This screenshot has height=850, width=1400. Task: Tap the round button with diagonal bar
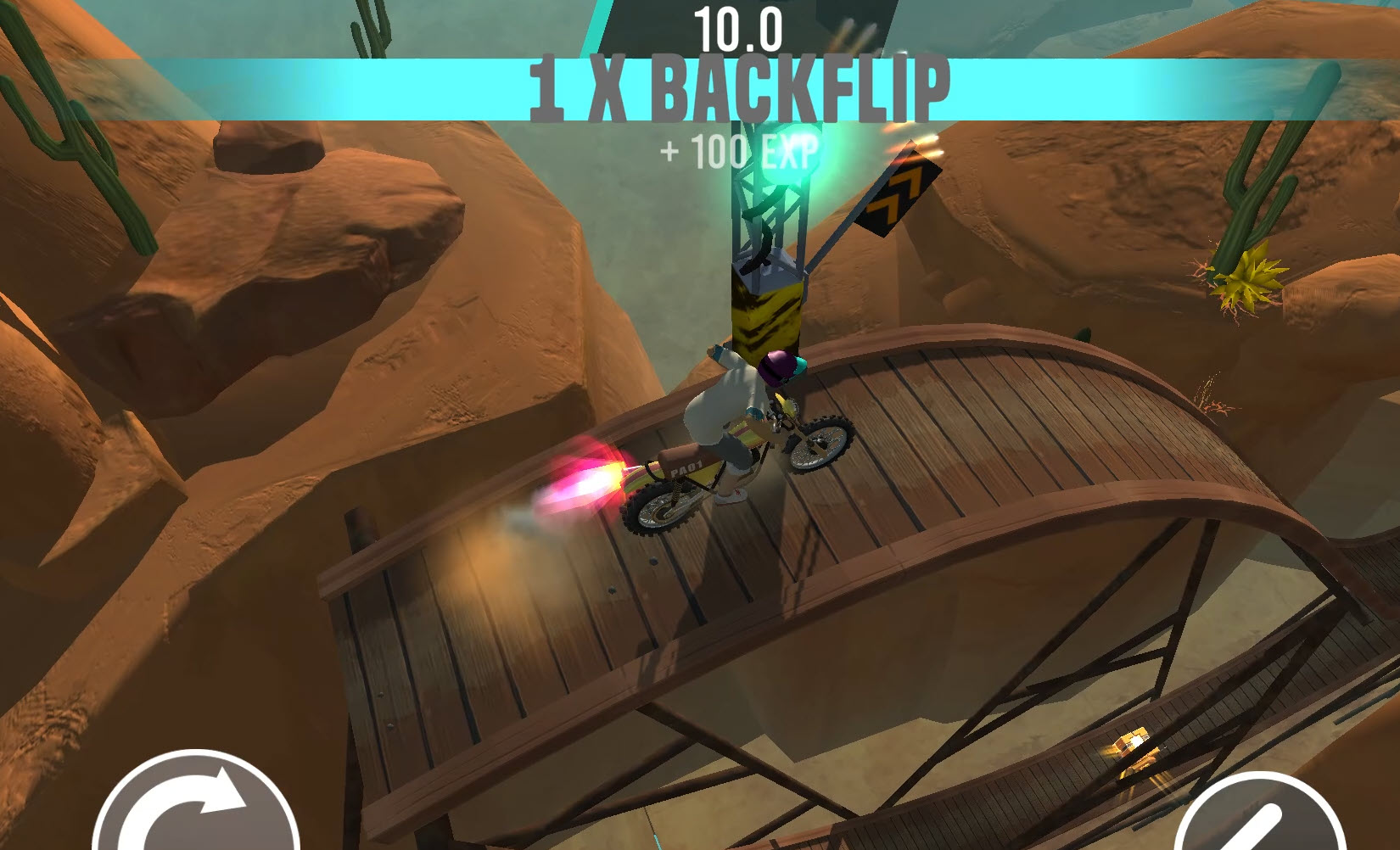1257,816
